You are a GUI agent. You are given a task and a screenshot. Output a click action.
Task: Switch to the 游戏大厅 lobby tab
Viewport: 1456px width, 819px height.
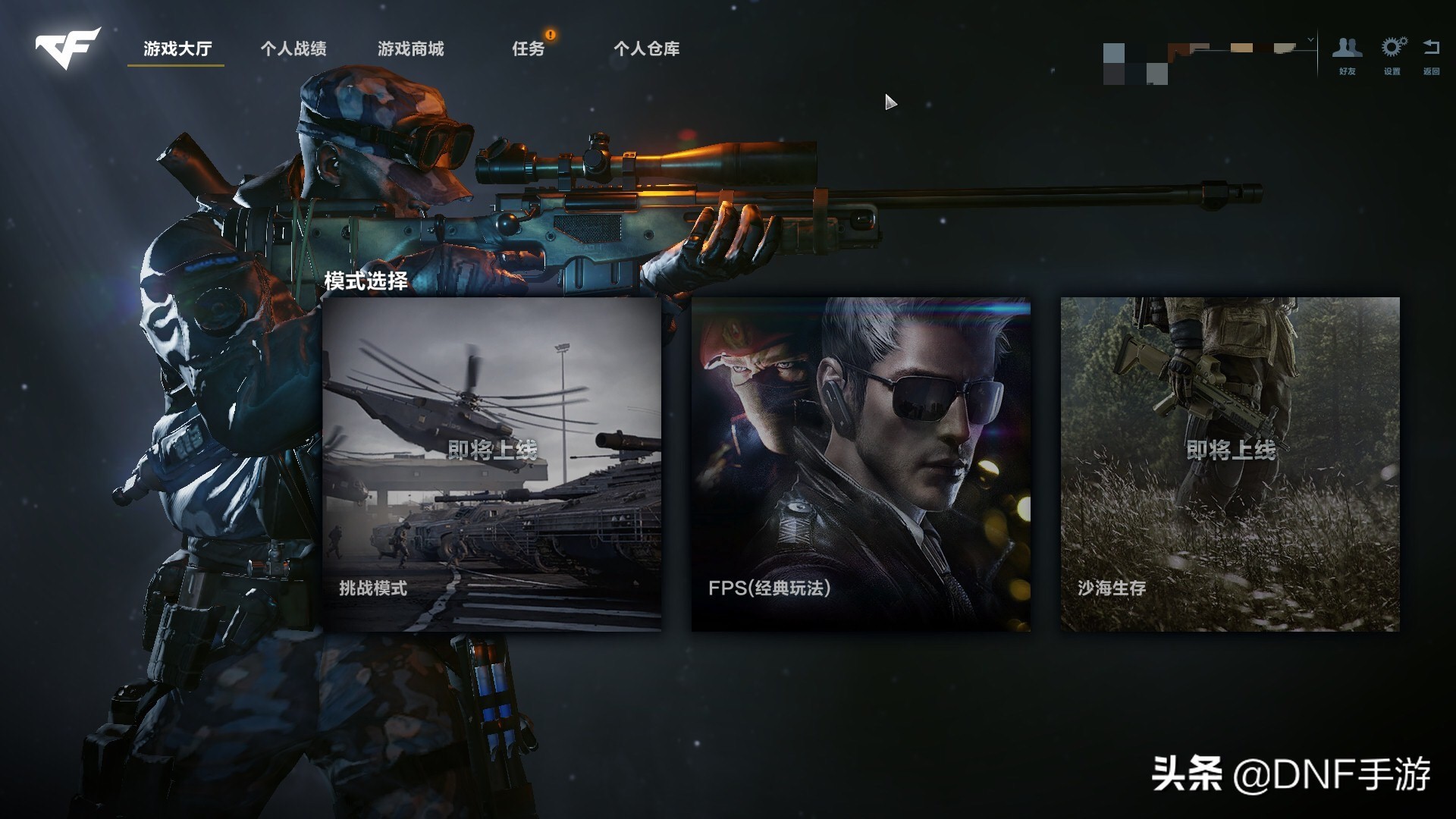point(177,49)
